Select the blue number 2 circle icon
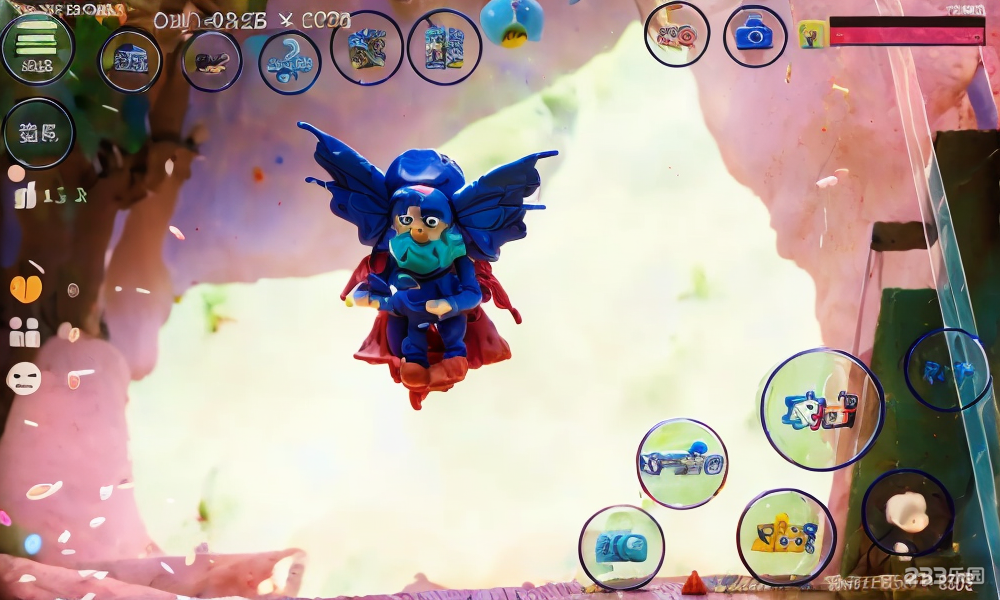Screen dimensions: 1000x600 pos(289,61)
